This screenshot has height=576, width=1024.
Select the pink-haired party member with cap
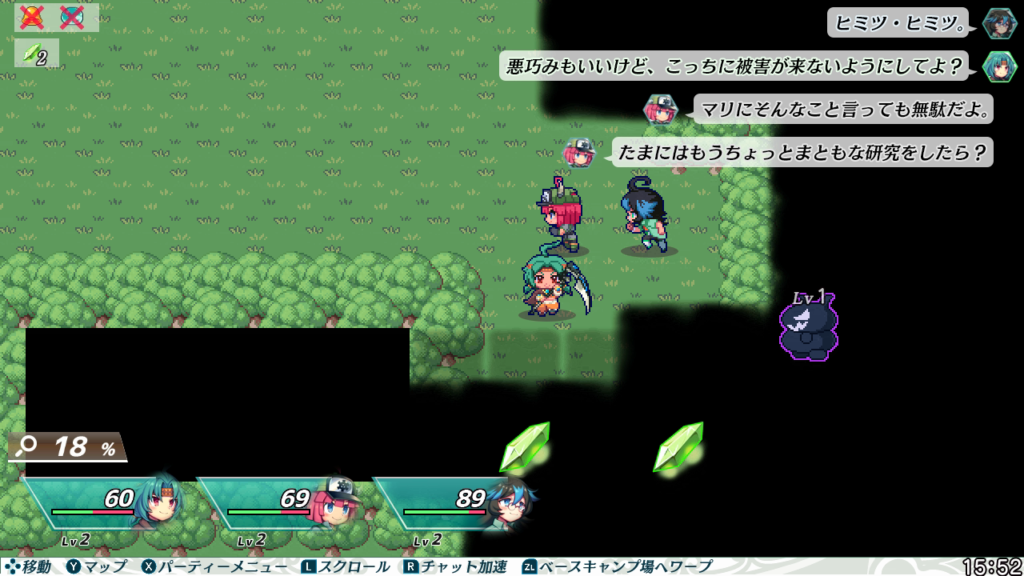(x=280, y=505)
